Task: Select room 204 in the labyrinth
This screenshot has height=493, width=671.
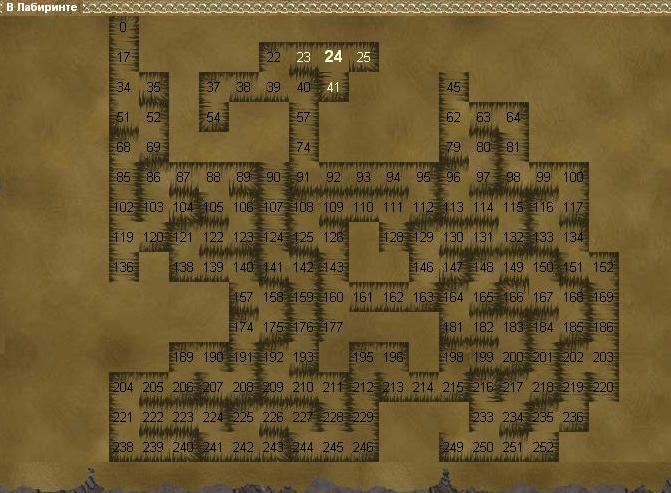Action: click(123, 387)
